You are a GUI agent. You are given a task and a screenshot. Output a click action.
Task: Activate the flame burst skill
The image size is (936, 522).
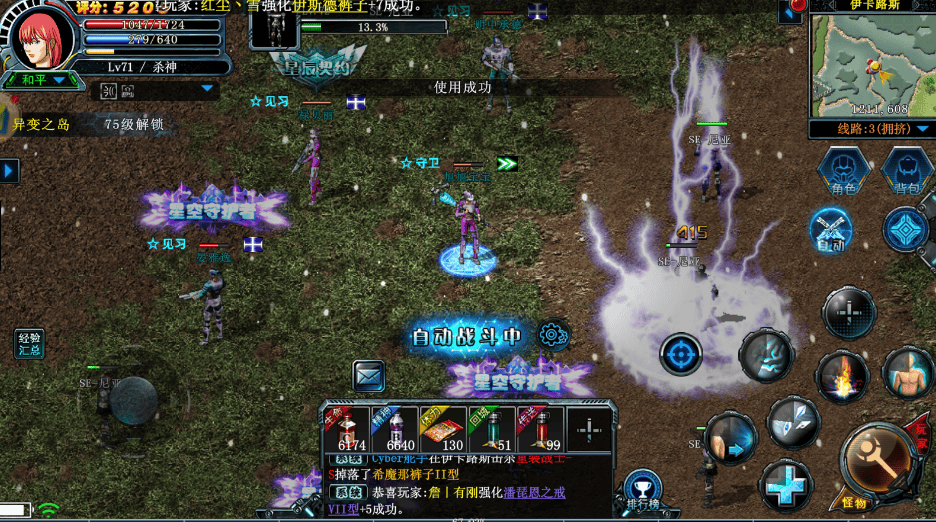tap(841, 377)
